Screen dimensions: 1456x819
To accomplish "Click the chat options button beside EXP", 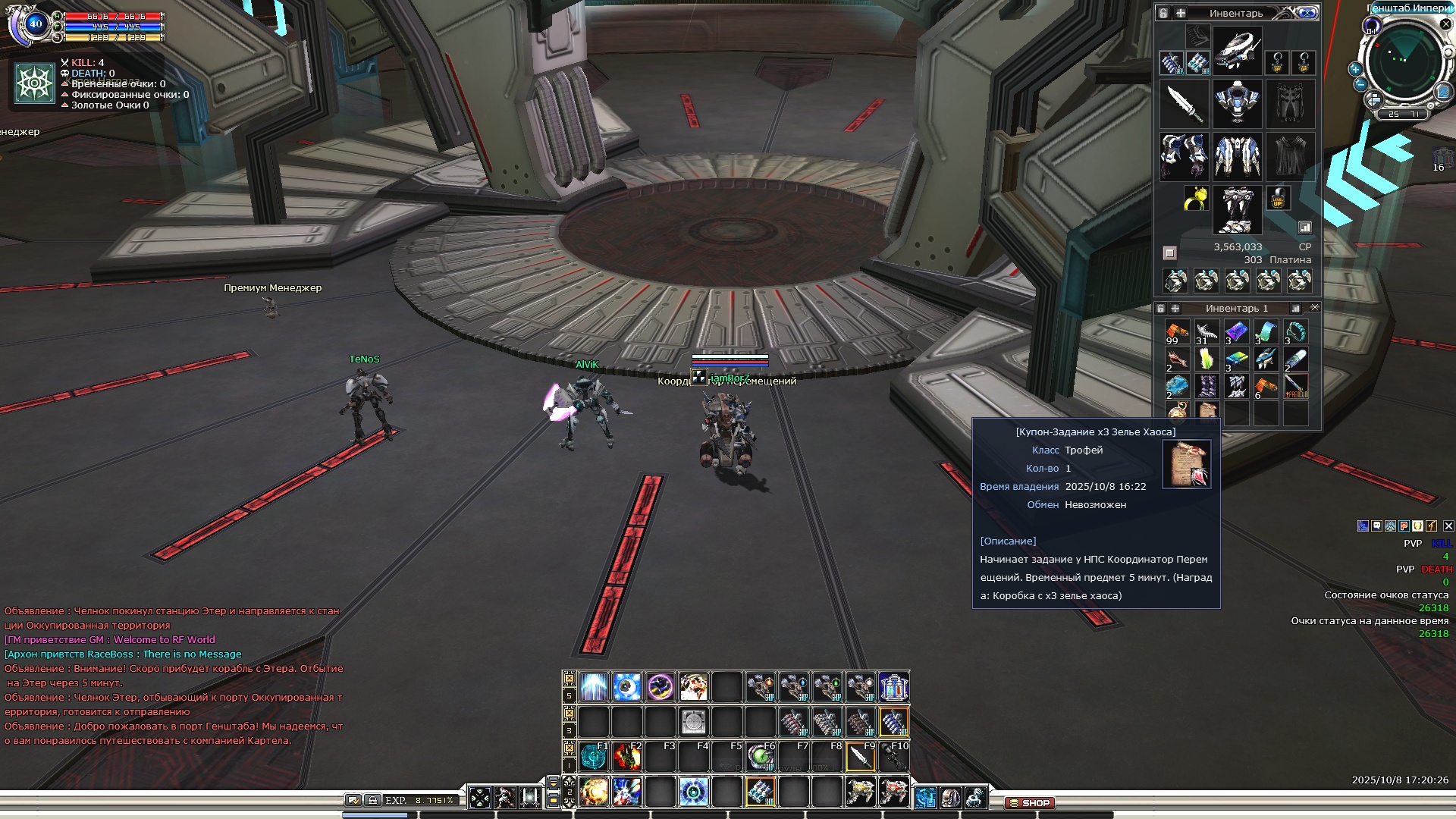I will (x=353, y=800).
